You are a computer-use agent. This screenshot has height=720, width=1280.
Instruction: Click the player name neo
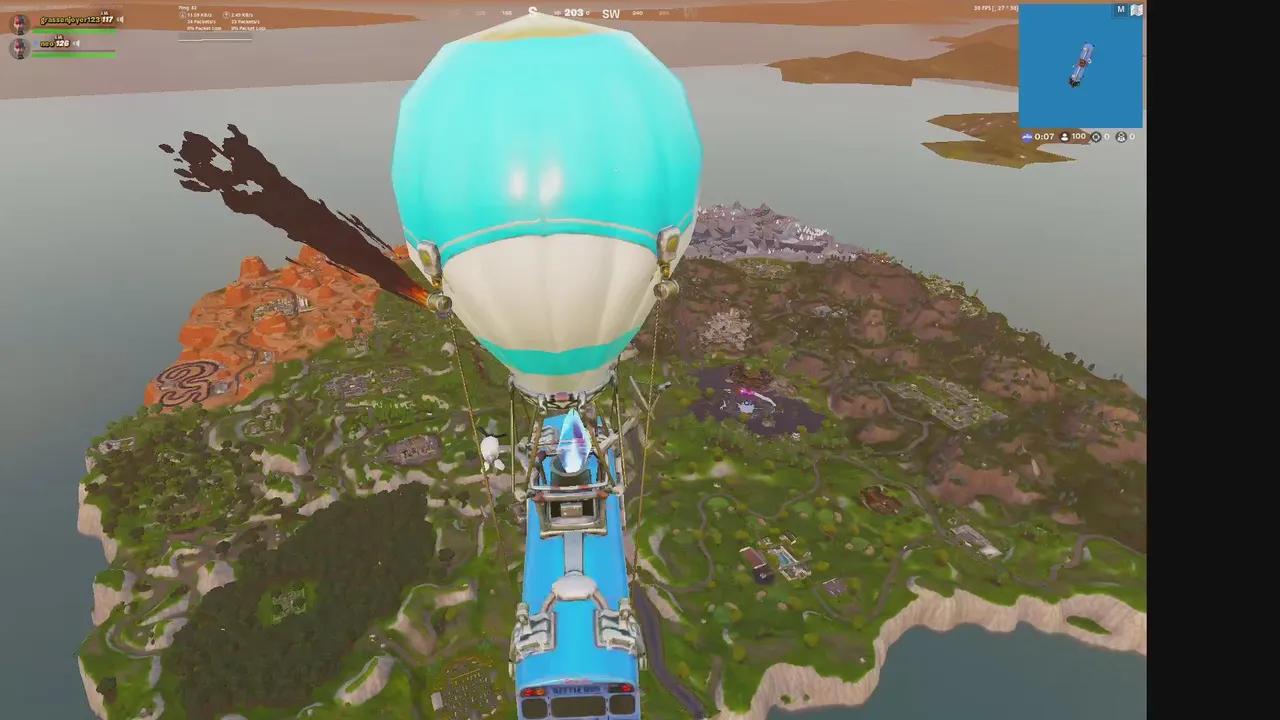click(x=46, y=42)
